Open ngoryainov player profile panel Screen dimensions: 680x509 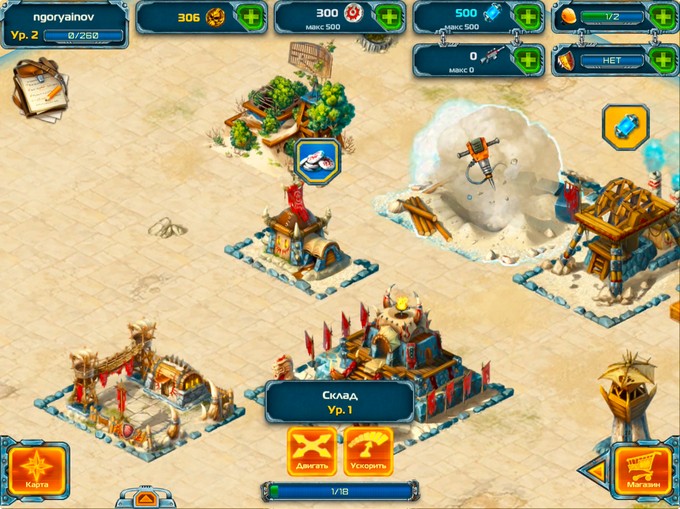click(64, 26)
